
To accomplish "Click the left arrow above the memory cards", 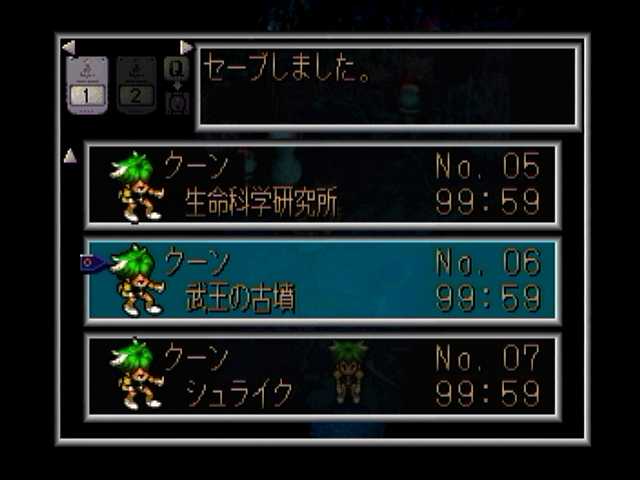I will point(68,47).
